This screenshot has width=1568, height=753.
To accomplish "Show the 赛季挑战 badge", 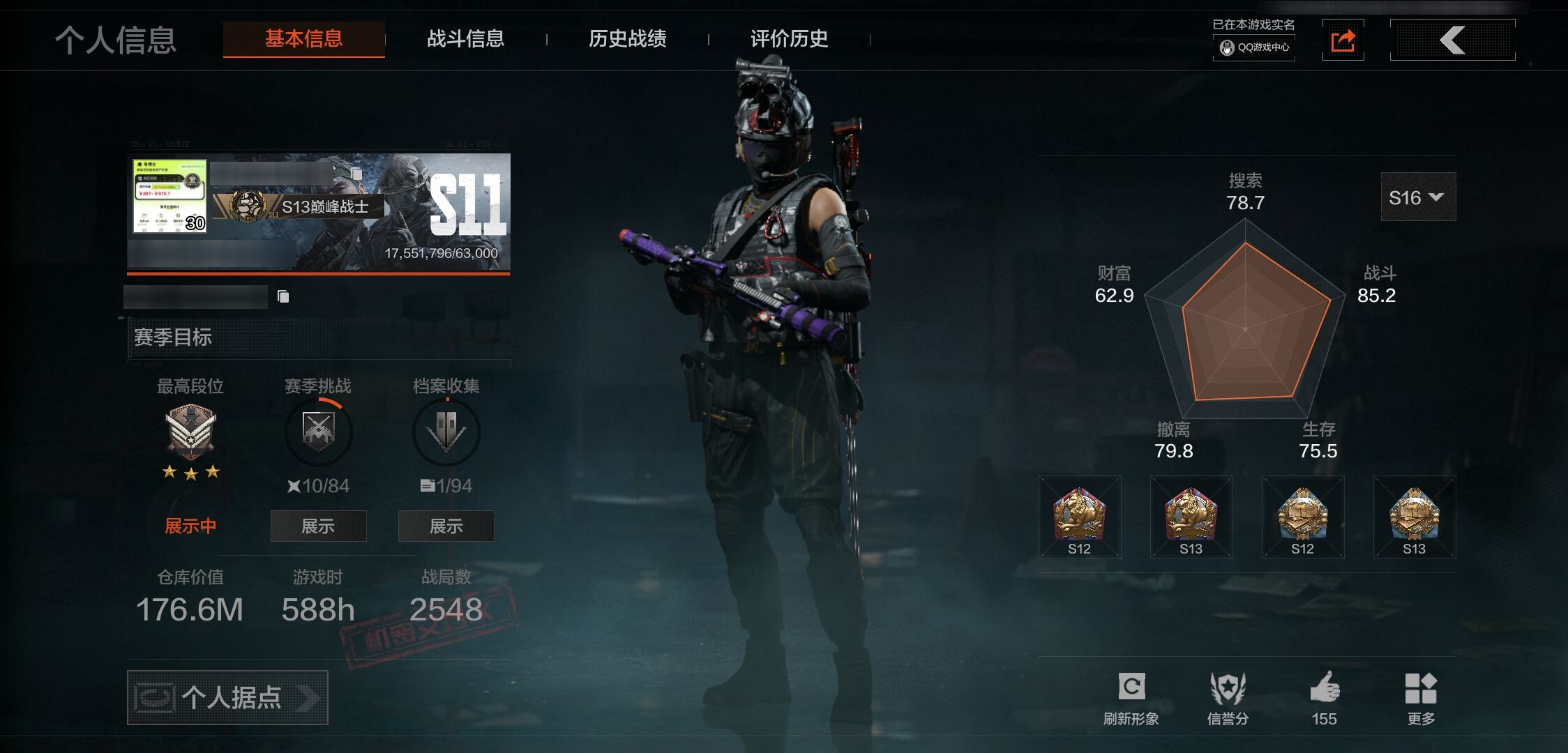I will pos(318,526).
